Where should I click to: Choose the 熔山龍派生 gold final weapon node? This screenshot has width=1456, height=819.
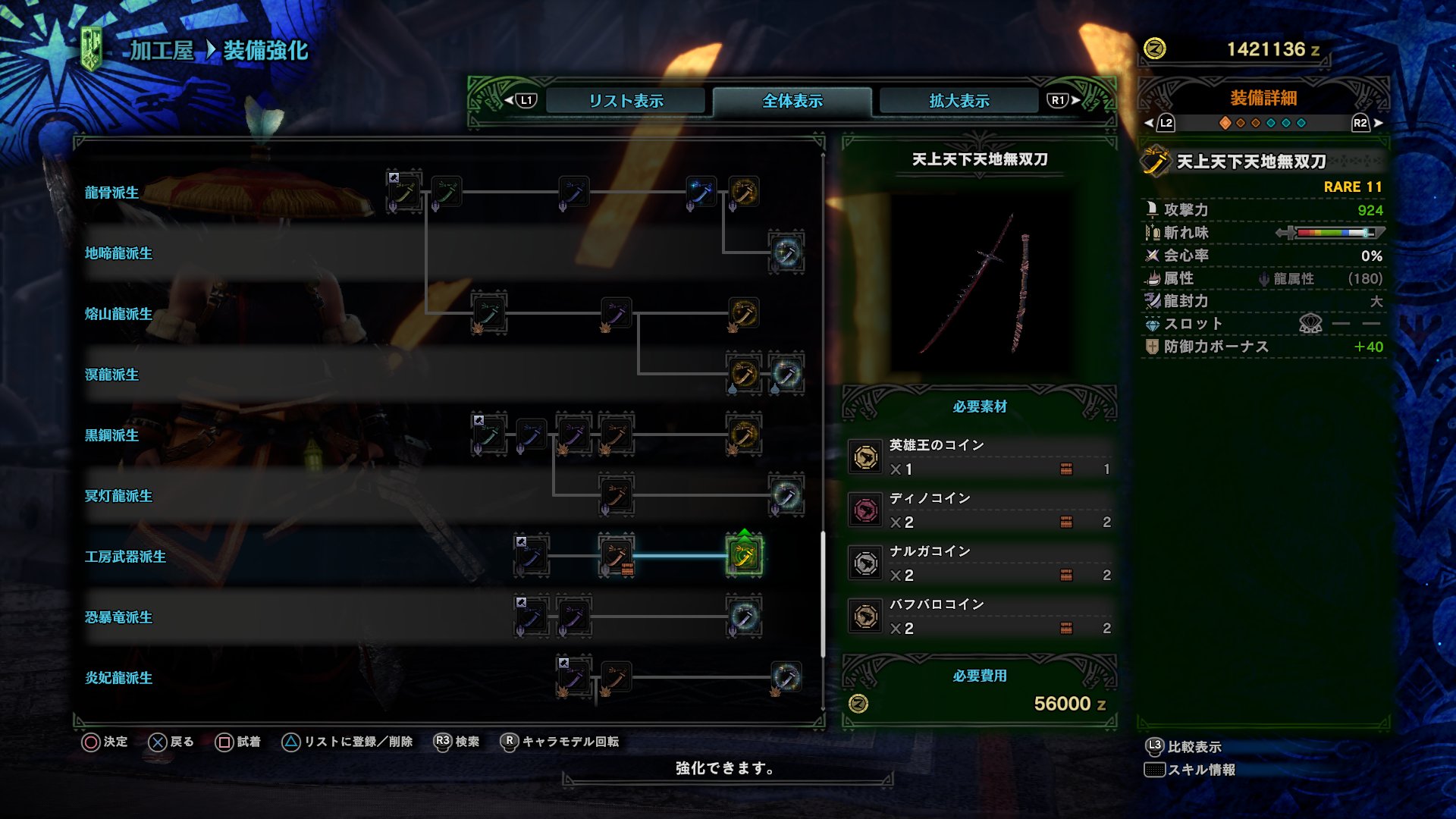tap(744, 313)
